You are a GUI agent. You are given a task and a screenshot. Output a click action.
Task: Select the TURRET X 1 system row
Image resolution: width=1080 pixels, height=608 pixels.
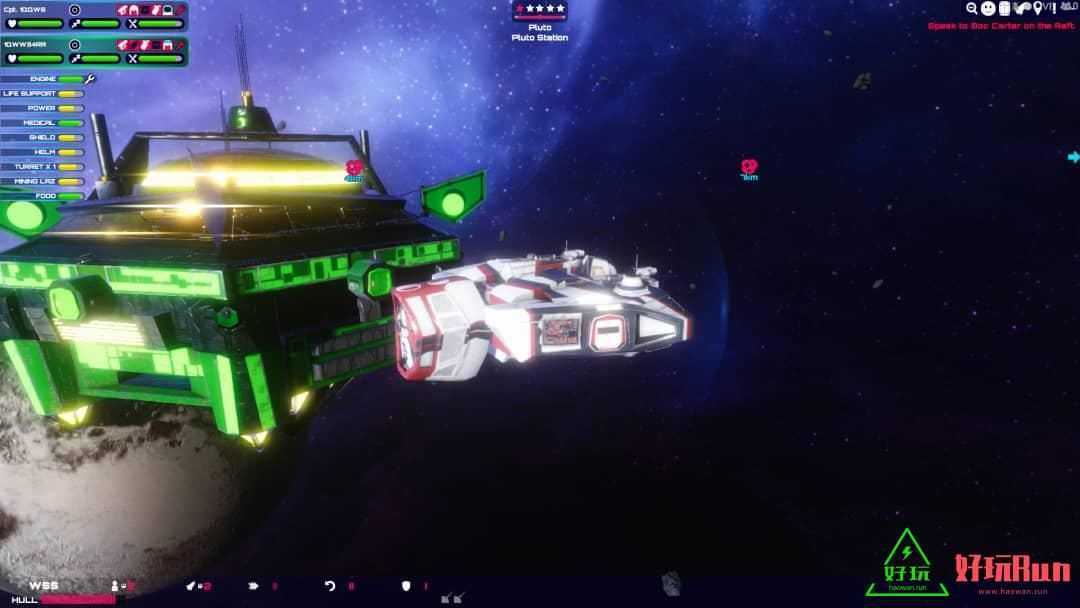pyautogui.click(x=43, y=166)
